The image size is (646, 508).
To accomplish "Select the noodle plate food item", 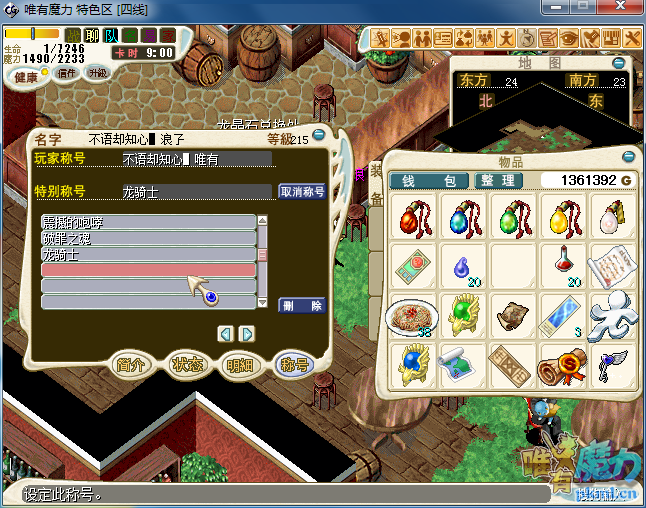I will click(x=411, y=316).
